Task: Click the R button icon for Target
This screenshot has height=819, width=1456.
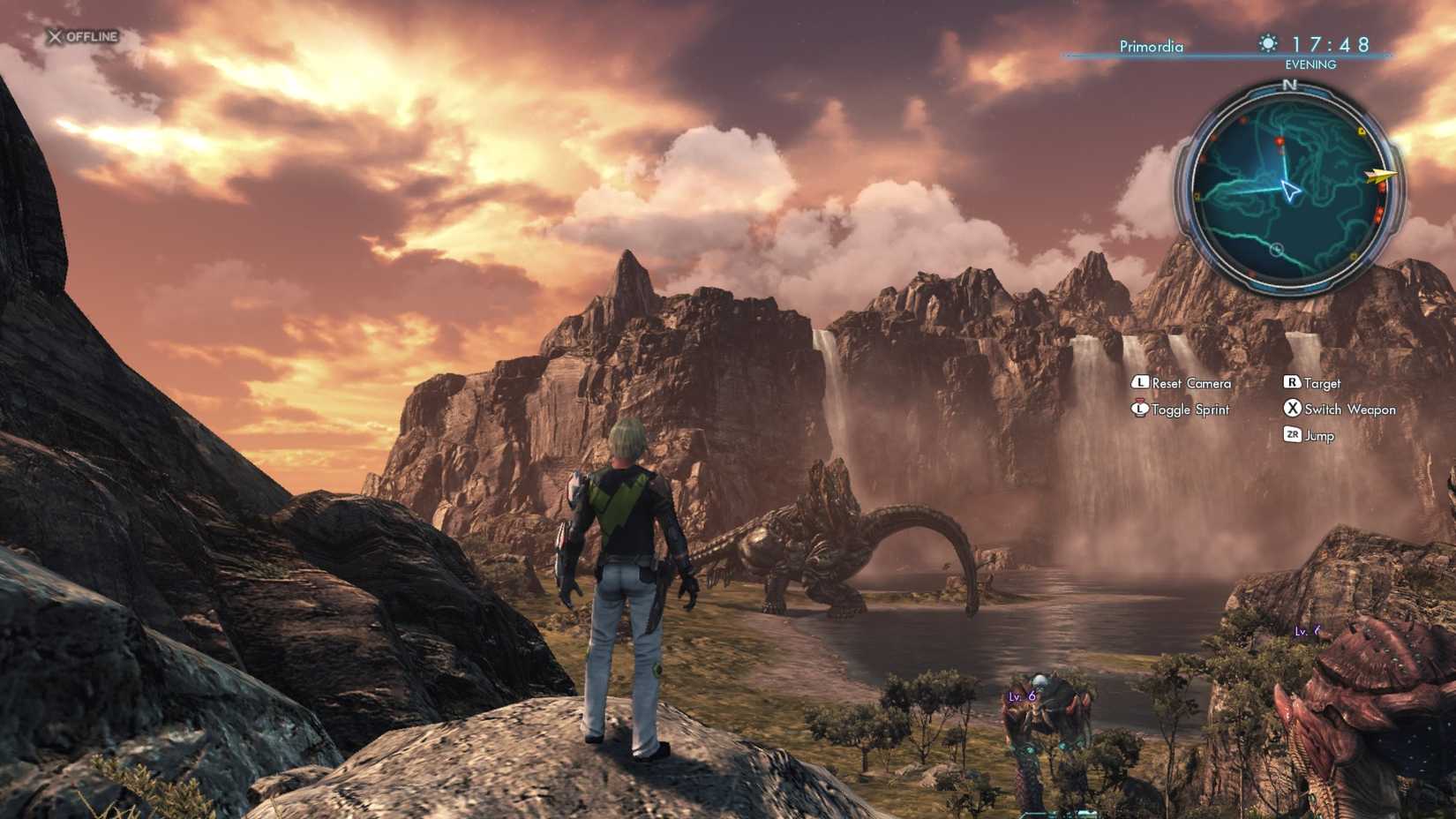Action: pos(1292,384)
